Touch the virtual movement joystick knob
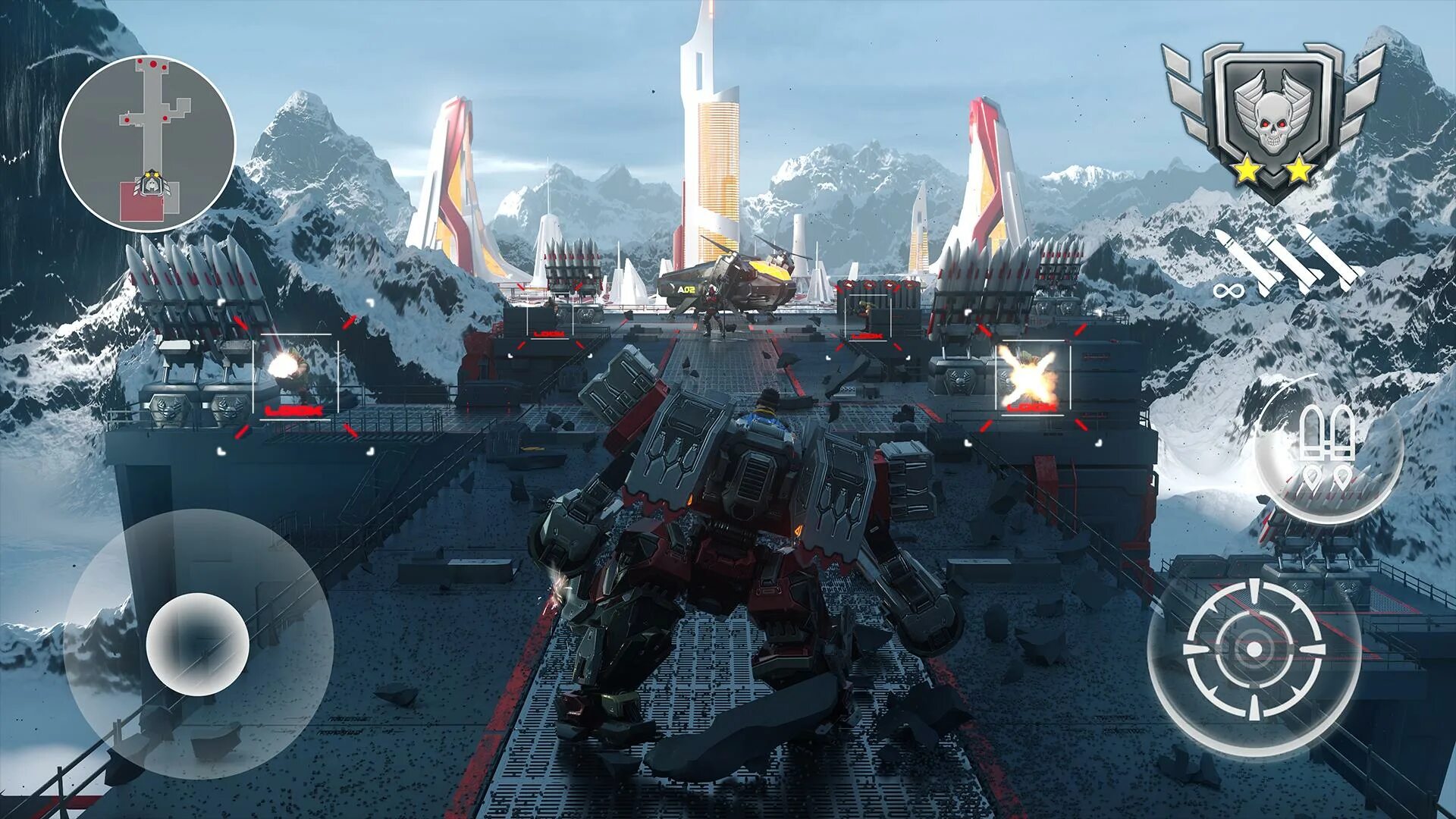1456x819 pixels. 197,644
